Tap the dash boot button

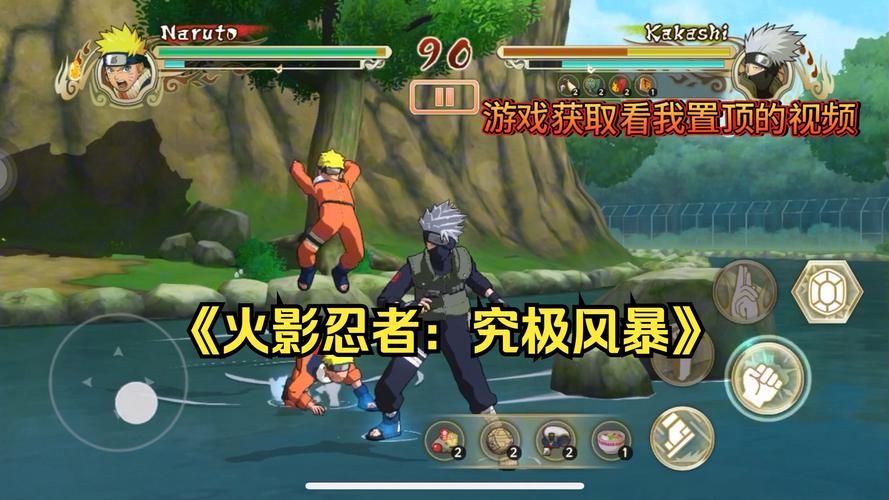(x=681, y=435)
